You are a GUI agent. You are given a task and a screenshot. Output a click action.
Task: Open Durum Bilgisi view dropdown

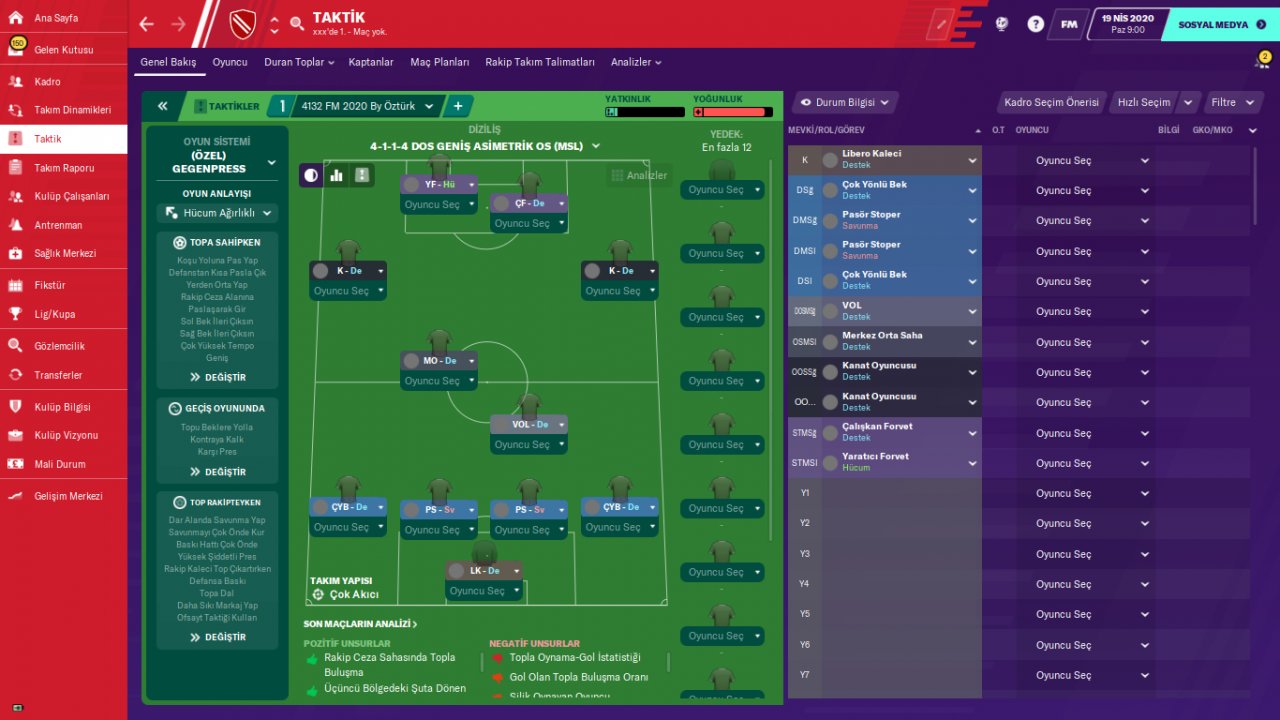845,102
